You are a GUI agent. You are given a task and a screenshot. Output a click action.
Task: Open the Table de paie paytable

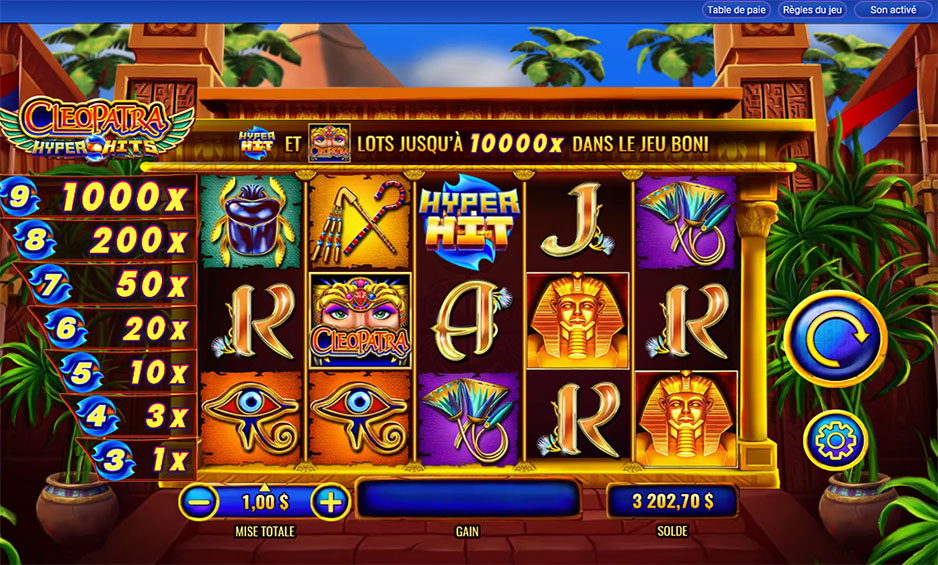point(735,10)
